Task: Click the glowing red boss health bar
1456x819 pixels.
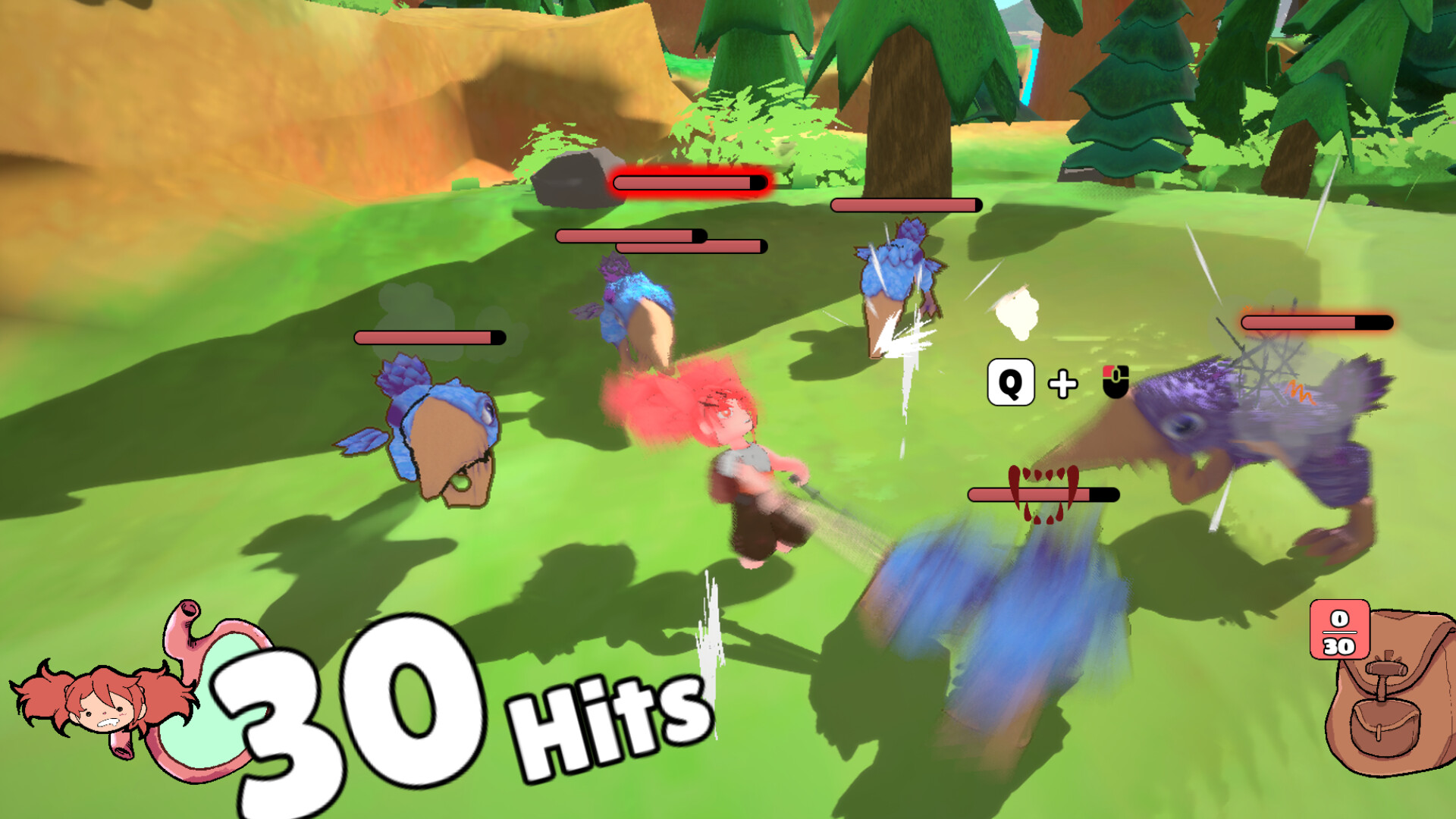Action: [689, 182]
